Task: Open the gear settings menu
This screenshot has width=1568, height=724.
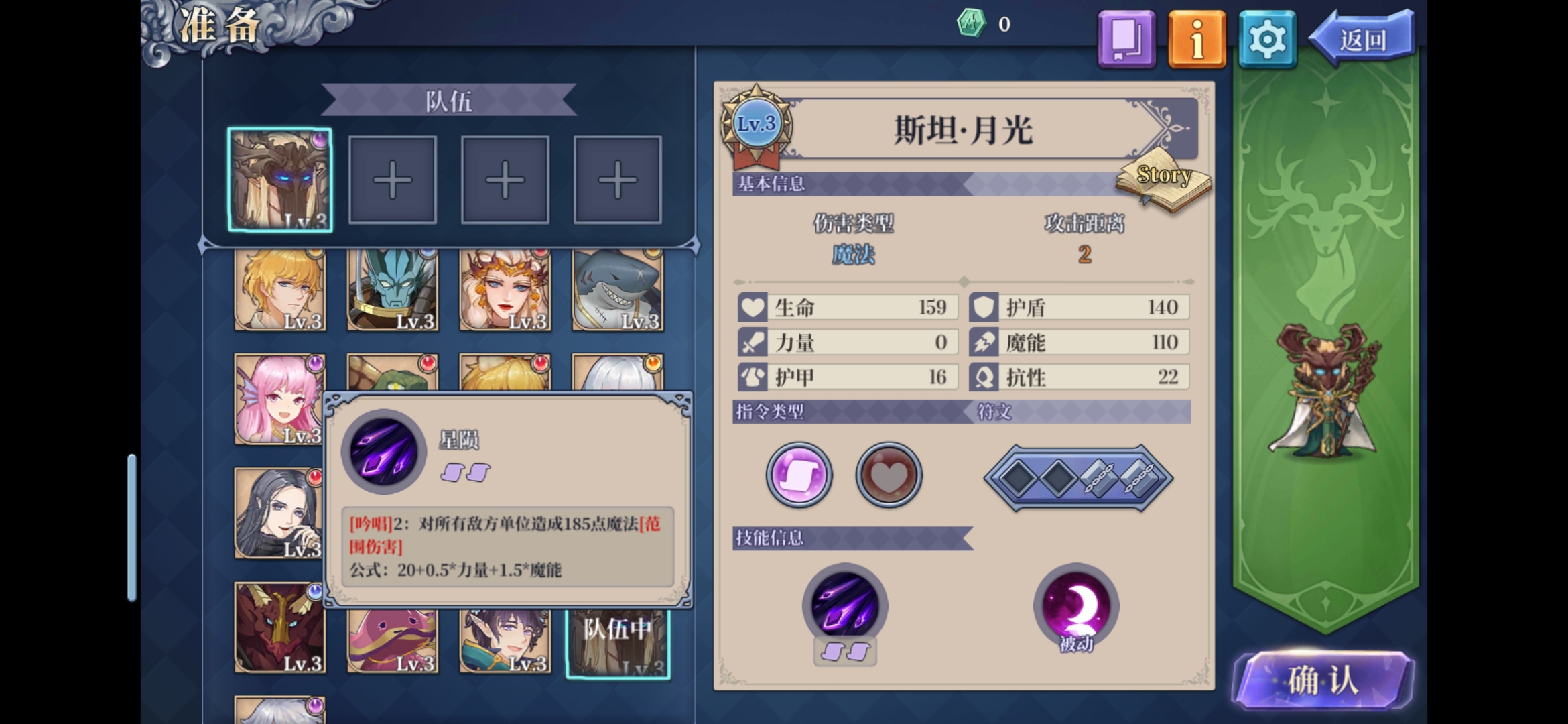Action: (1266, 39)
